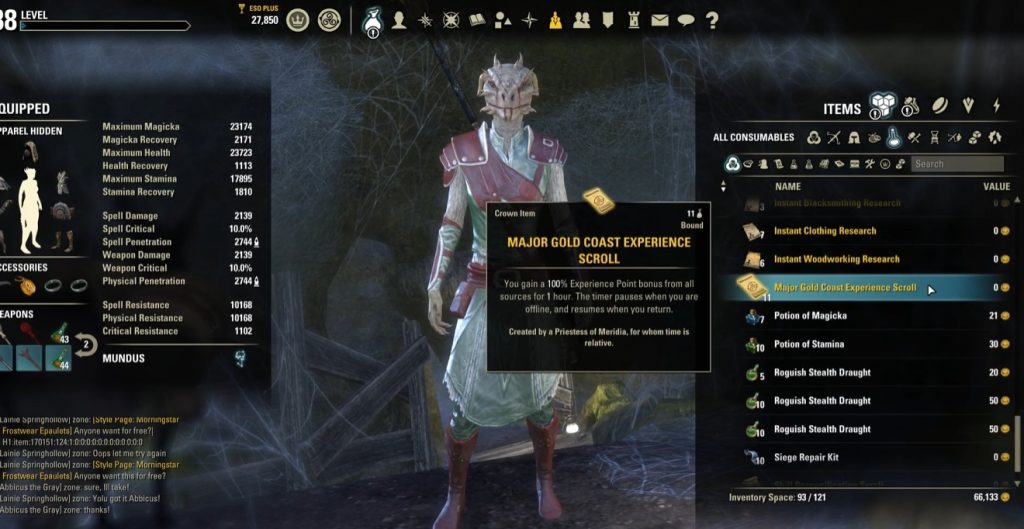Image resolution: width=1024 pixels, height=529 pixels.
Task: Filter inventory by armor helmet icon
Action: (x=855, y=137)
